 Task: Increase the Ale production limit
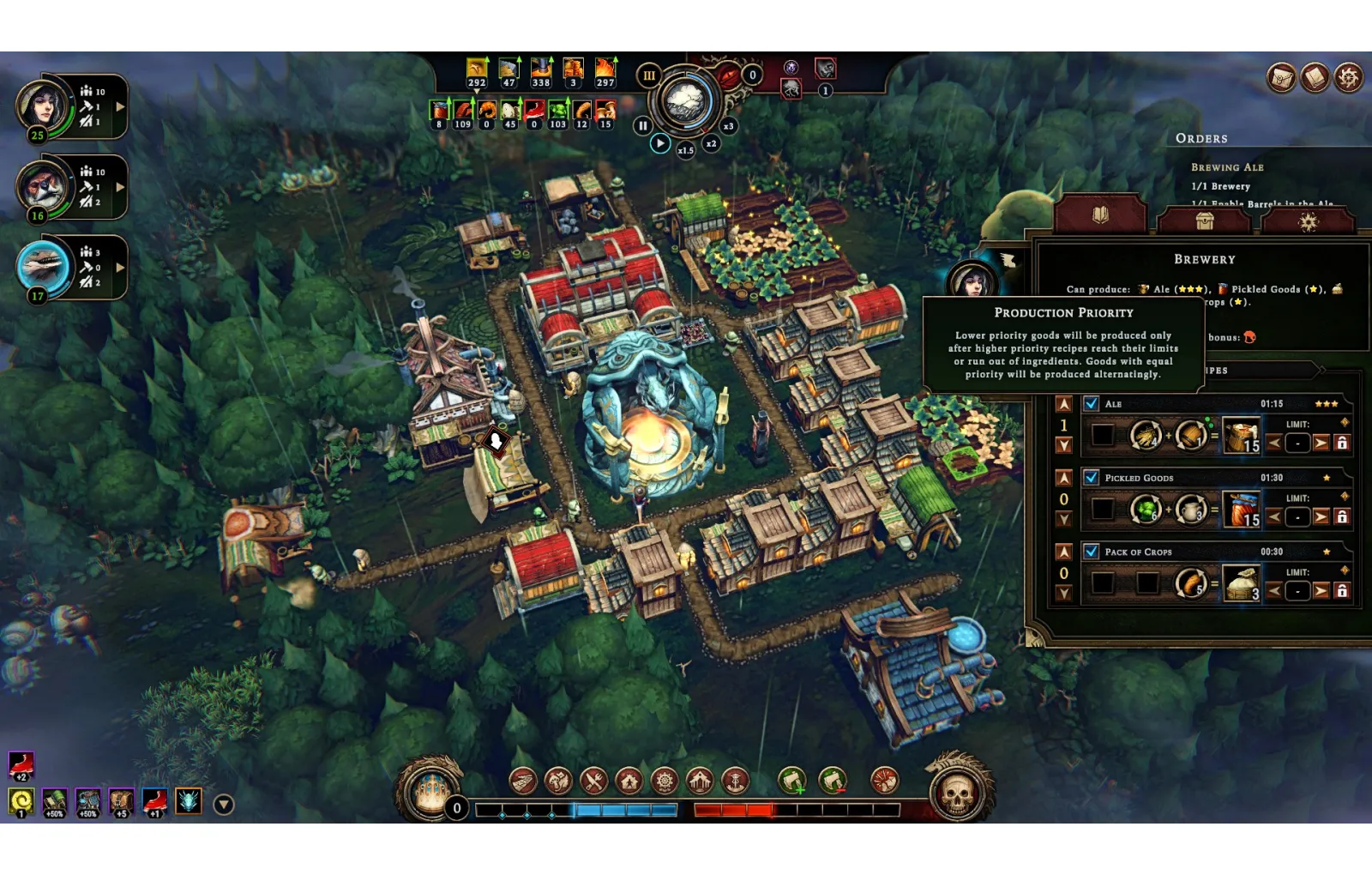(1321, 443)
